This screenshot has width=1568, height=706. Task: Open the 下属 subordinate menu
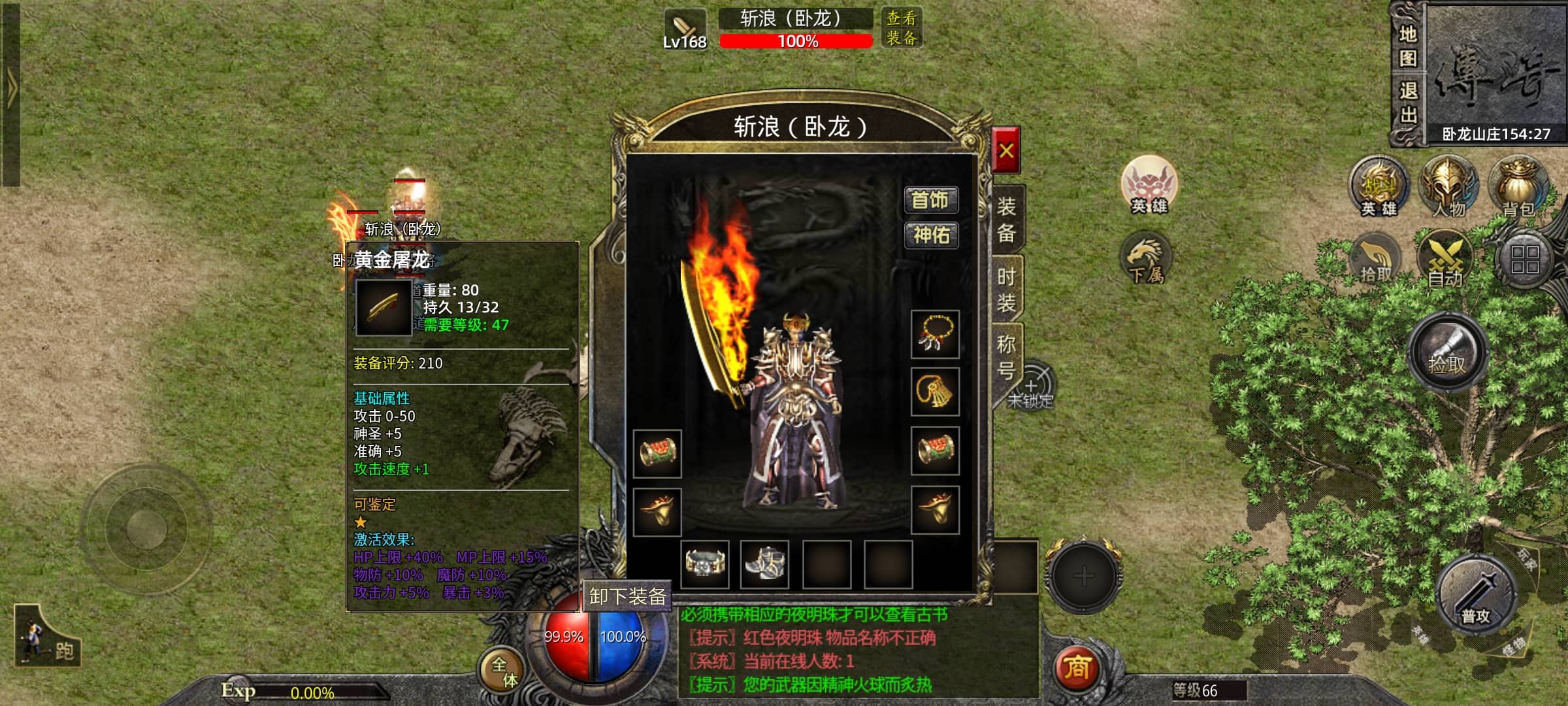1147,261
